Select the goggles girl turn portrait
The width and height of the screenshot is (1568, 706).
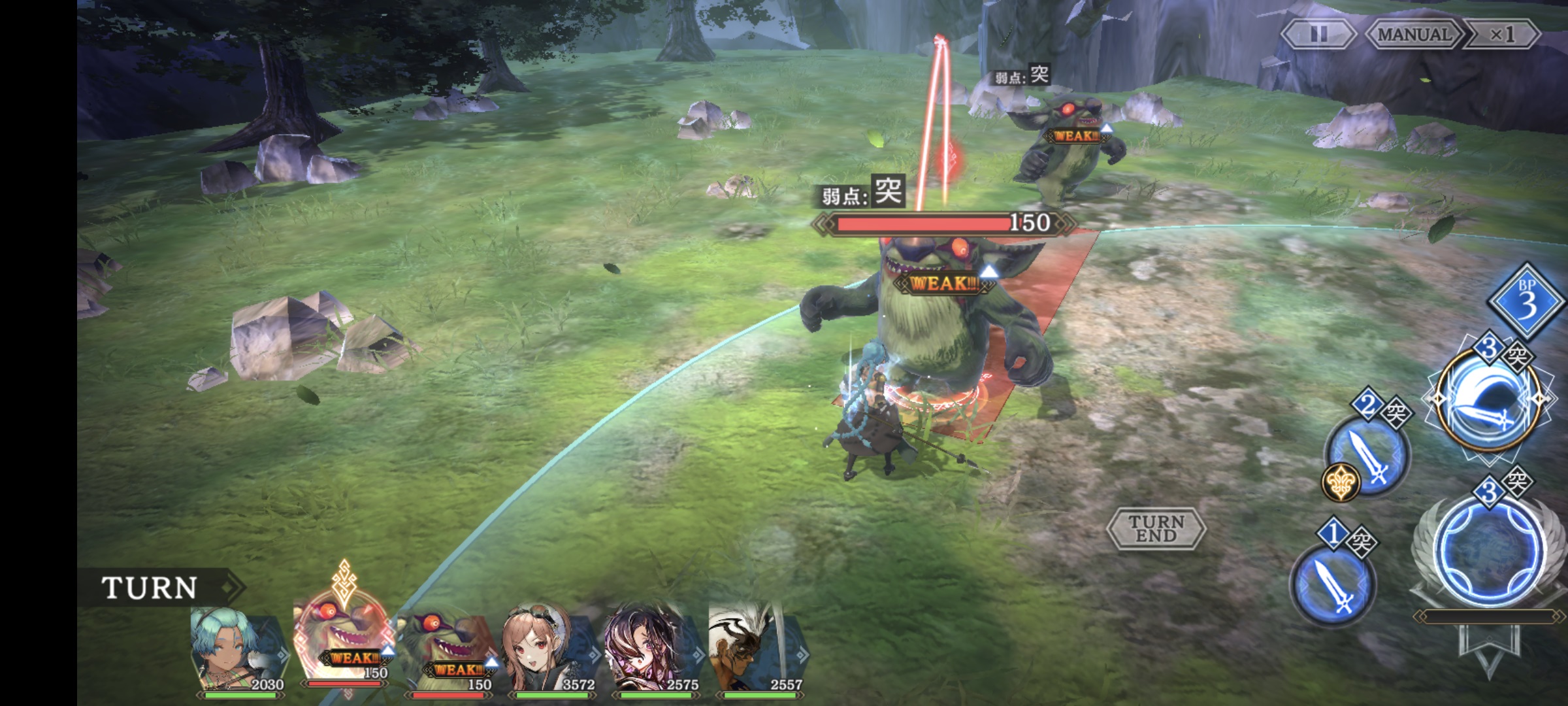pyautogui.click(x=549, y=650)
